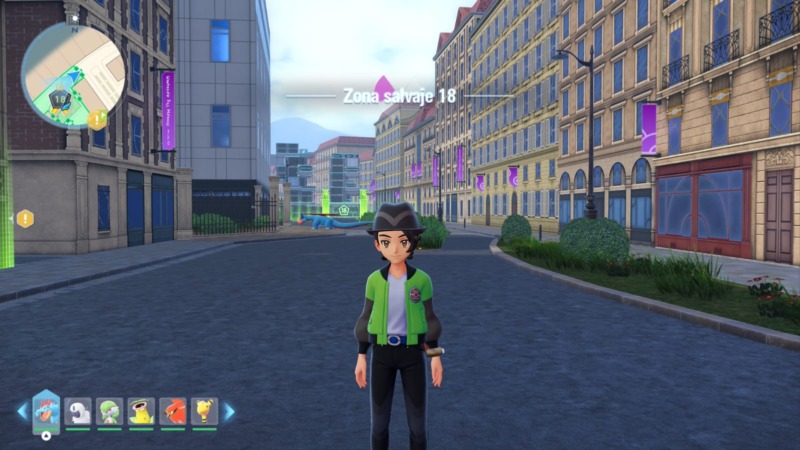Choose the Absol party slot
The width and height of the screenshot is (800, 450).
tap(78, 411)
